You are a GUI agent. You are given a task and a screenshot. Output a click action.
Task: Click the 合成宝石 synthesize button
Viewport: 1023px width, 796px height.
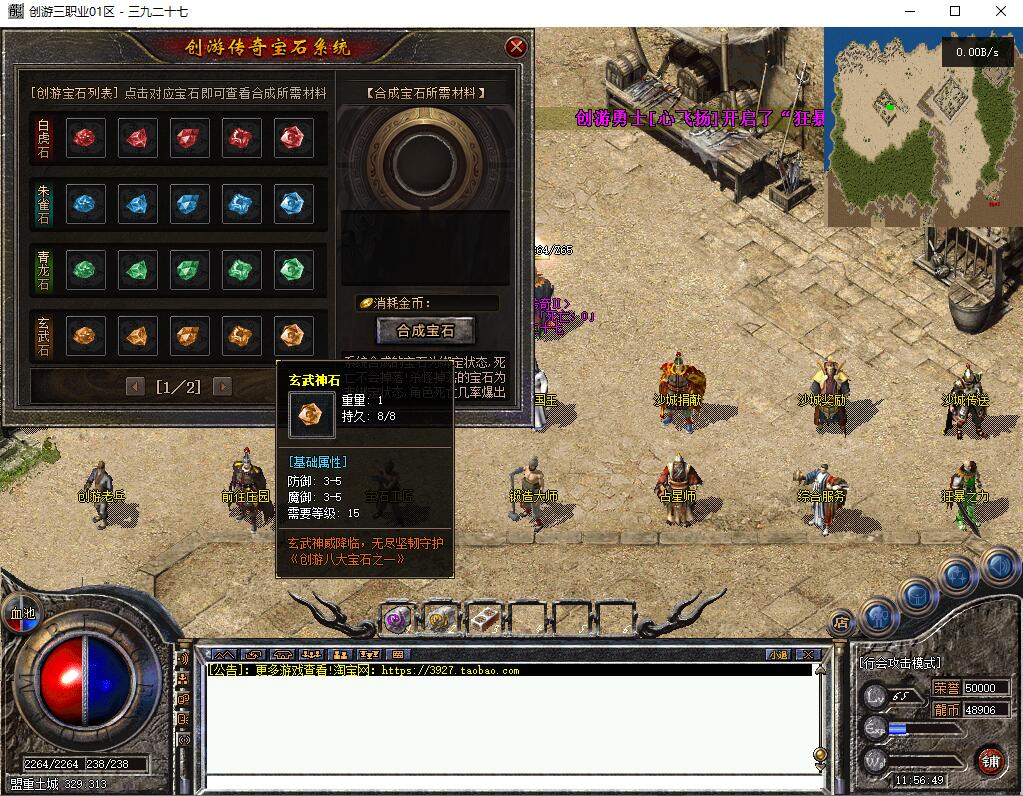click(426, 330)
